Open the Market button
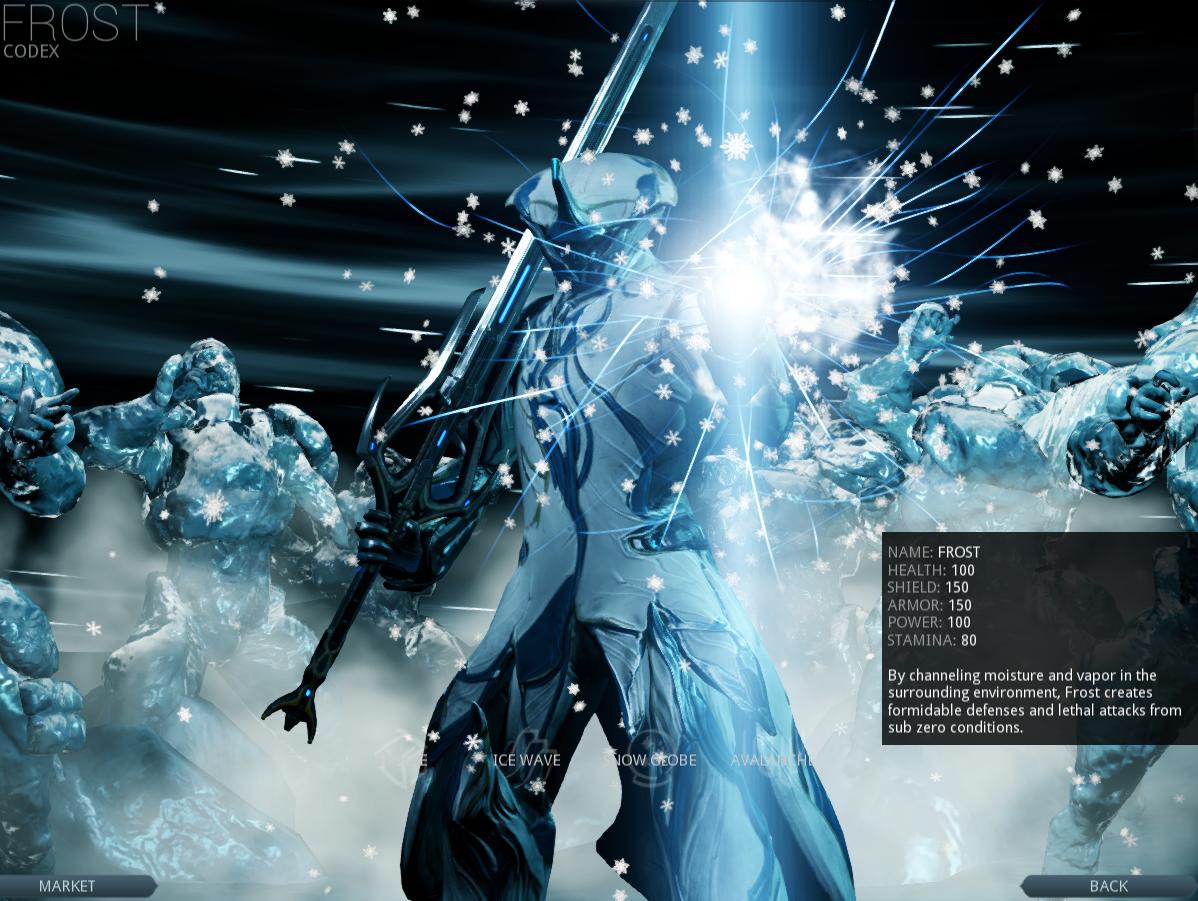This screenshot has width=1198, height=901. [67, 885]
